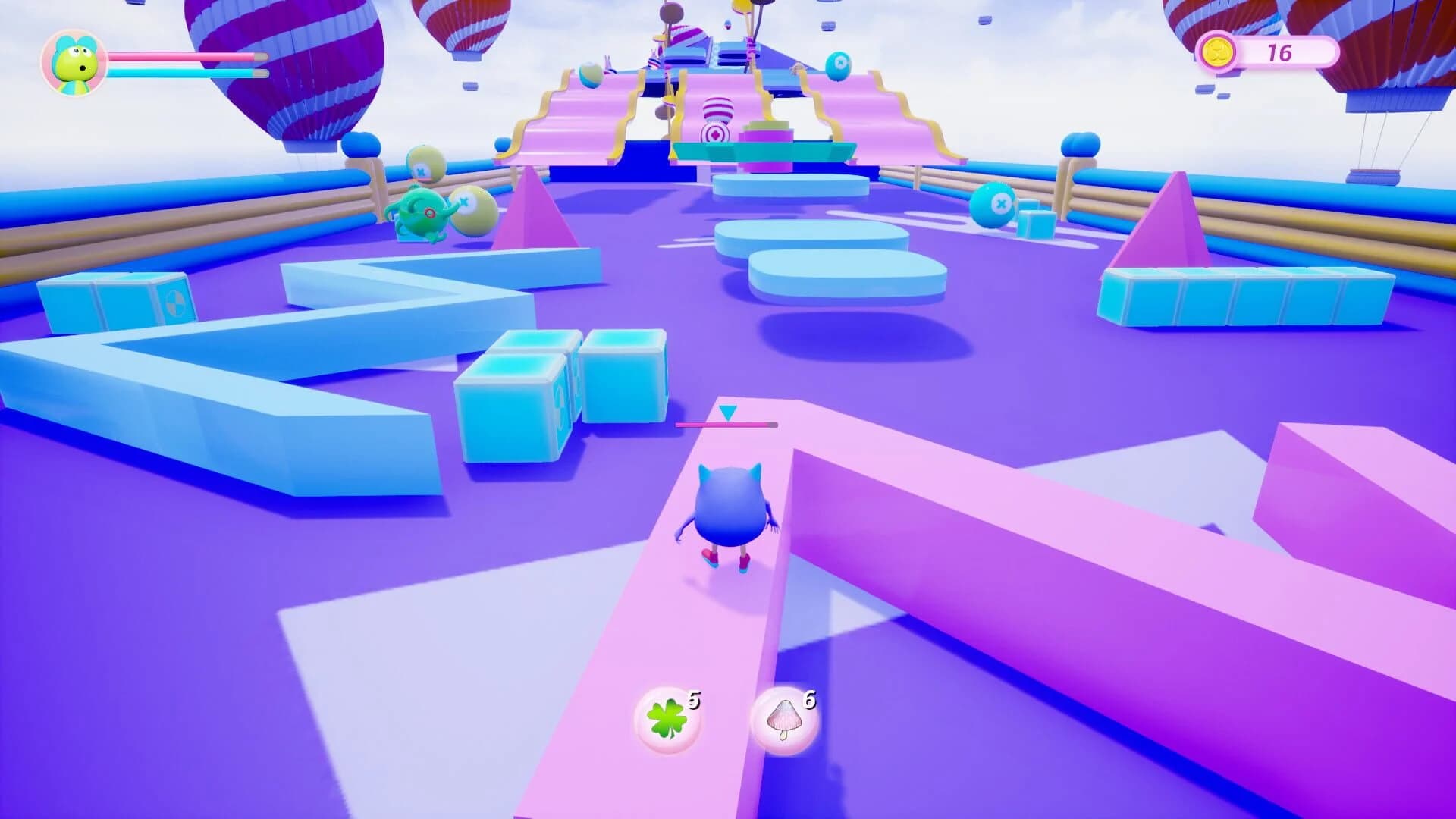Click the pink progress bar above the character
Viewport: 1456px width, 819px height.
[x=726, y=425]
